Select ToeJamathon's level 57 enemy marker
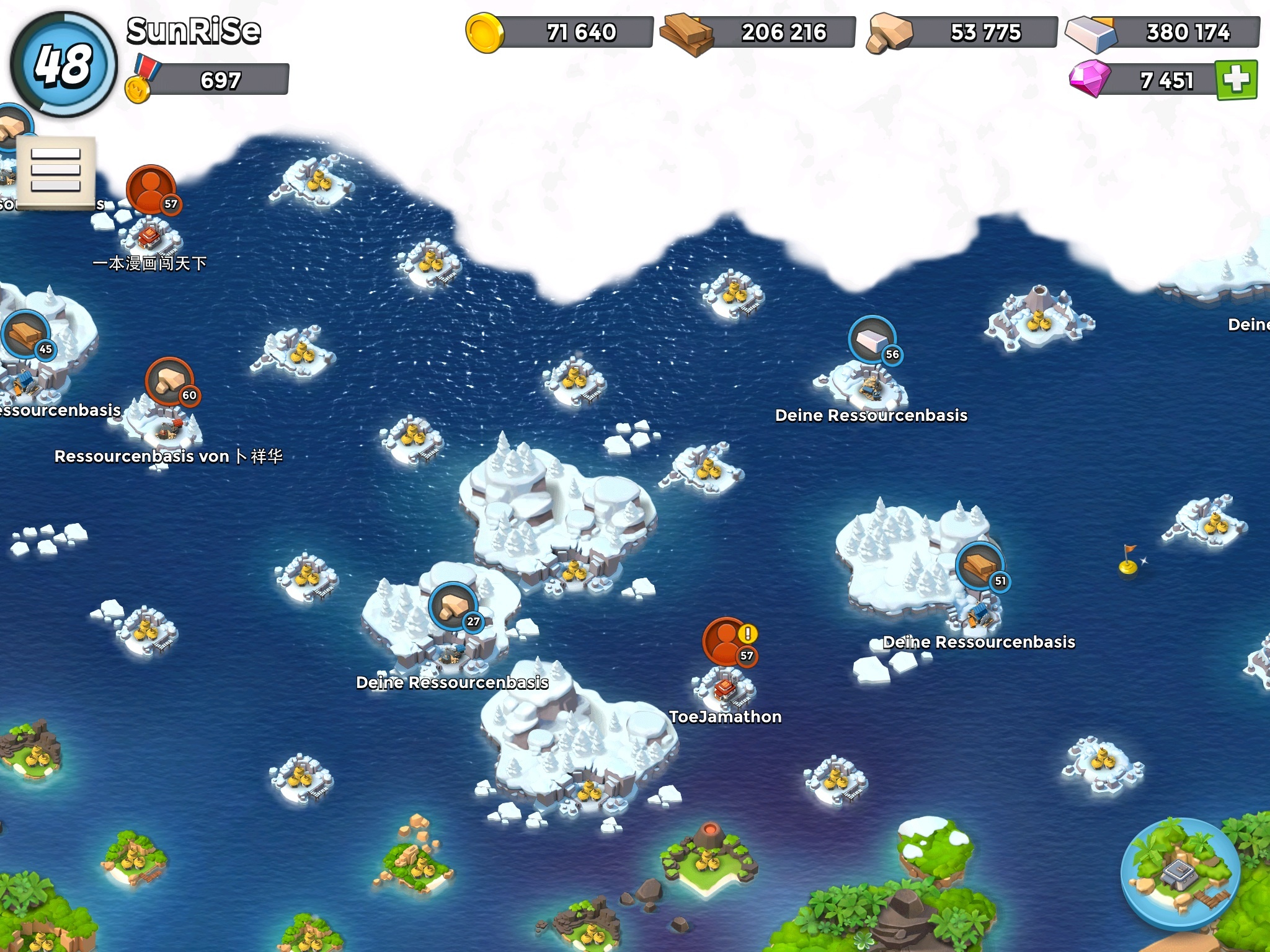Image resolution: width=1270 pixels, height=952 pixels. (728, 641)
